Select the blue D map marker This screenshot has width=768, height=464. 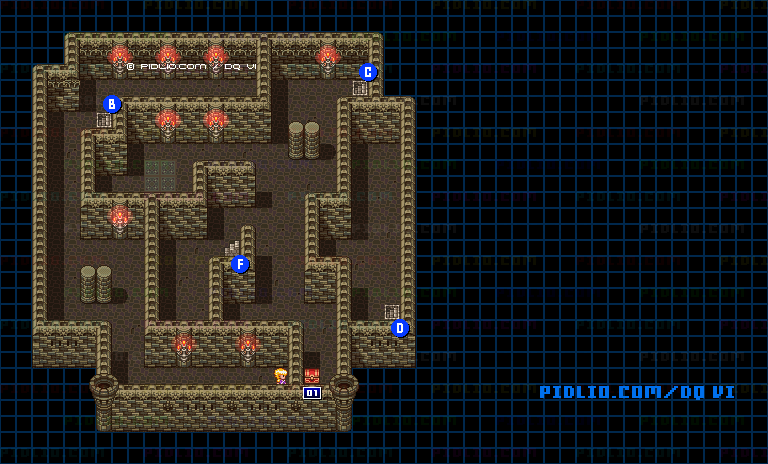coord(400,328)
